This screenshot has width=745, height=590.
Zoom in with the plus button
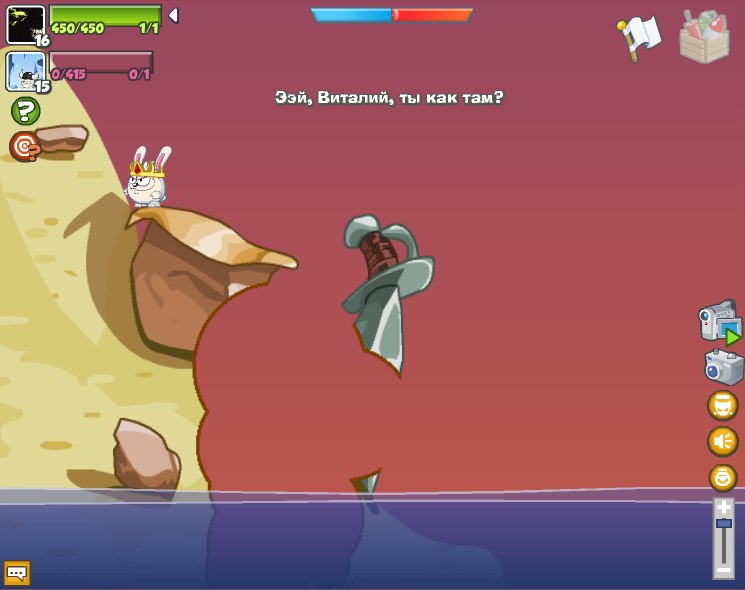pos(723,507)
